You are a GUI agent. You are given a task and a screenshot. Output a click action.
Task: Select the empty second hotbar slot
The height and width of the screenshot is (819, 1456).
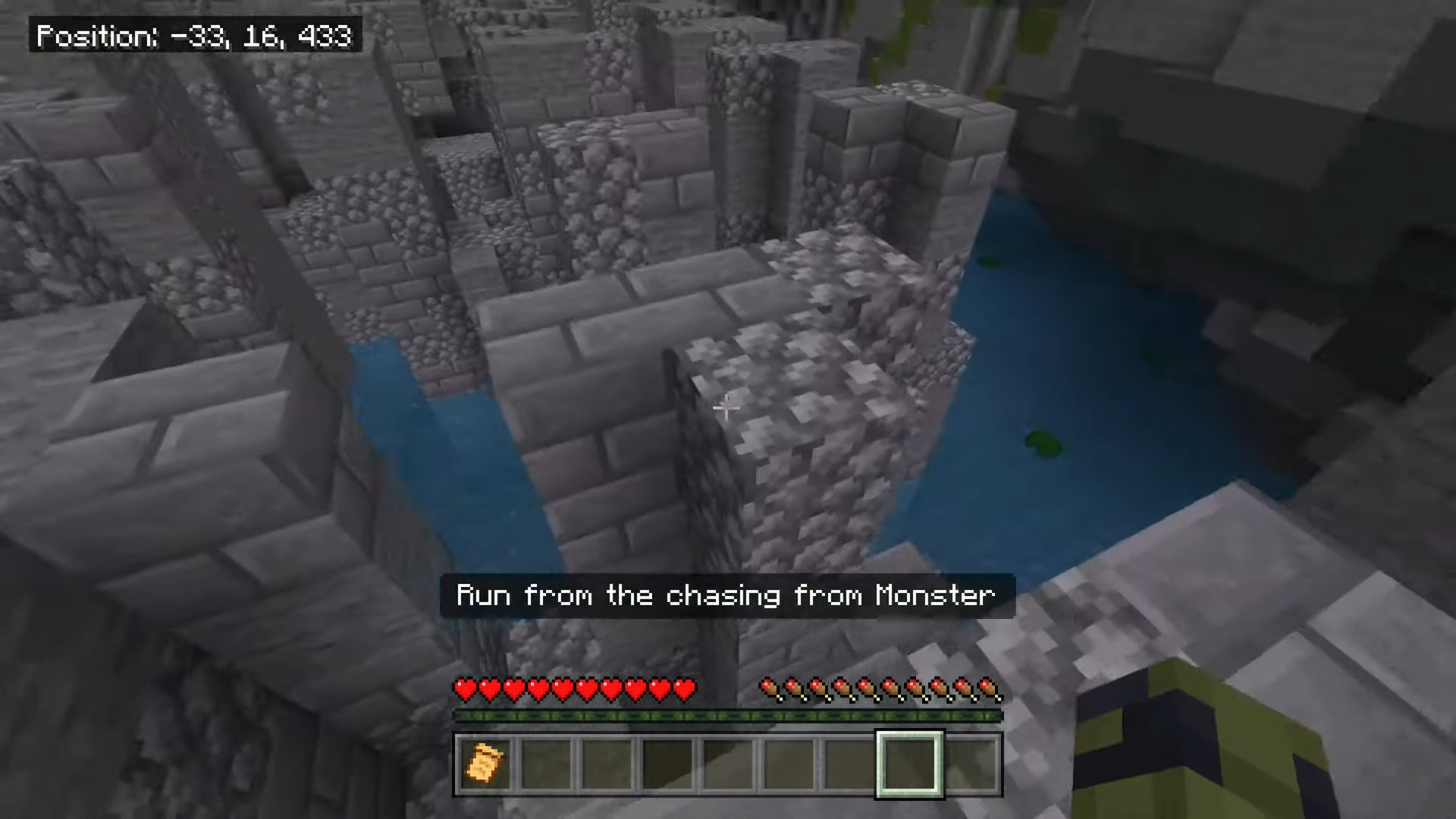(x=548, y=764)
